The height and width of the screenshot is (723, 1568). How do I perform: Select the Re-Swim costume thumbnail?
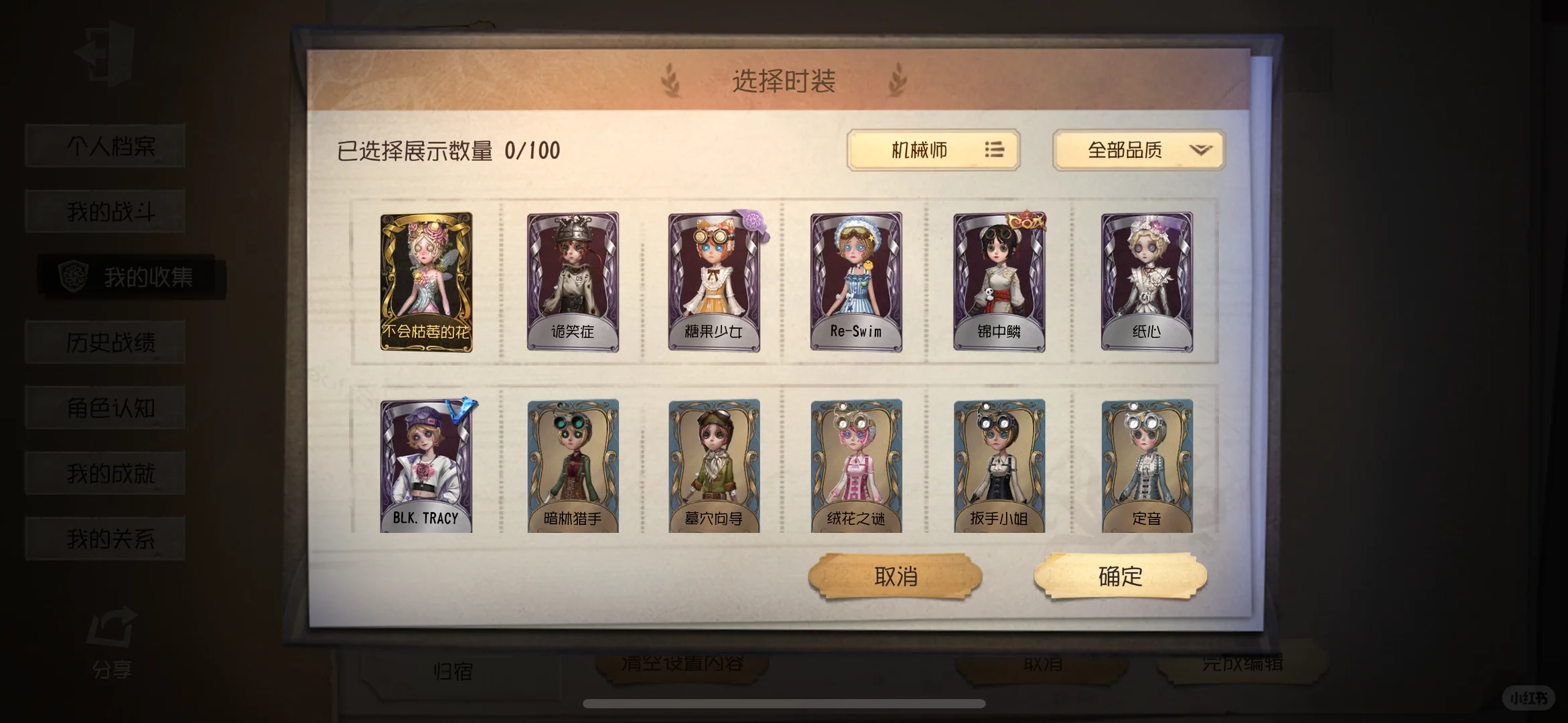point(855,280)
